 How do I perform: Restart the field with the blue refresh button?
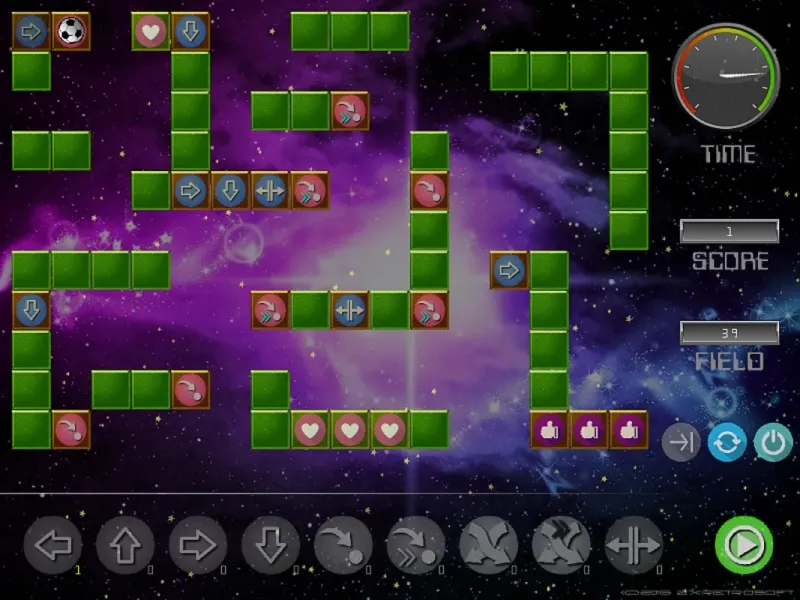point(727,441)
